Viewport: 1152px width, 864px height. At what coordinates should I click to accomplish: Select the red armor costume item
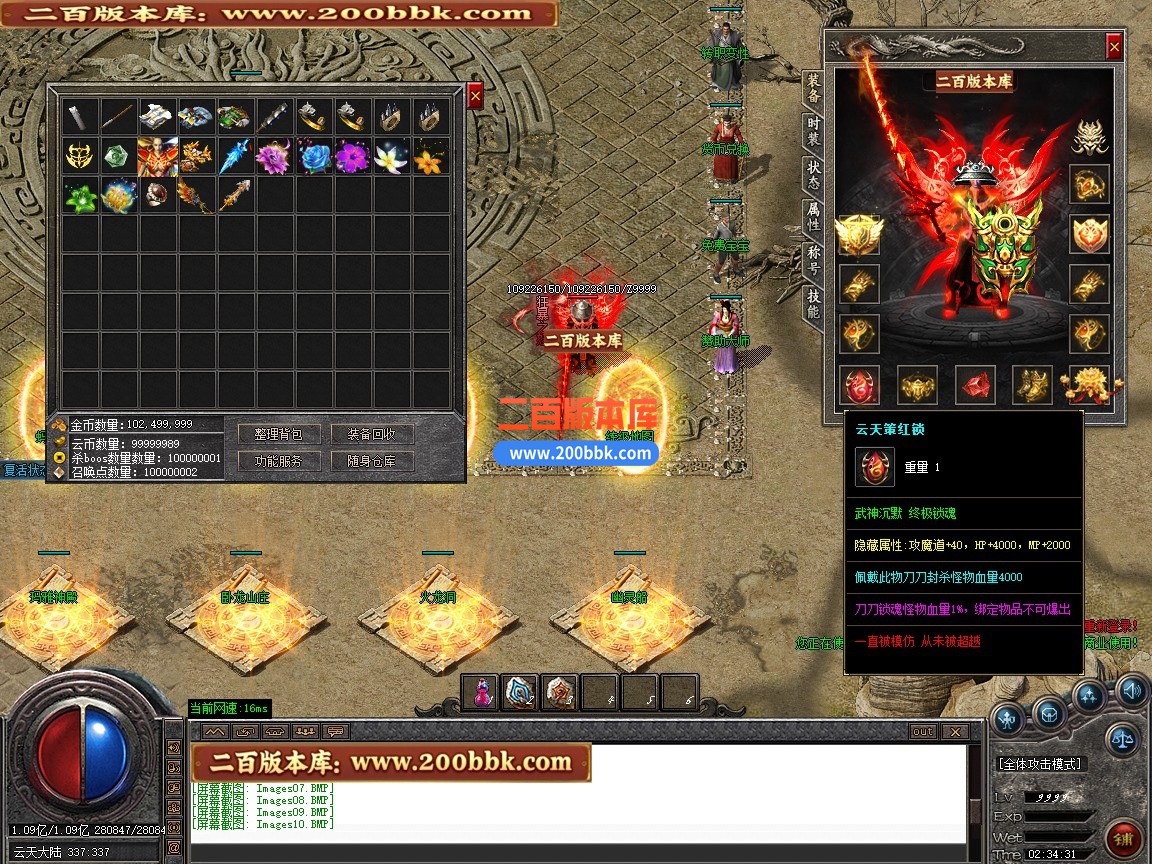coord(158,157)
